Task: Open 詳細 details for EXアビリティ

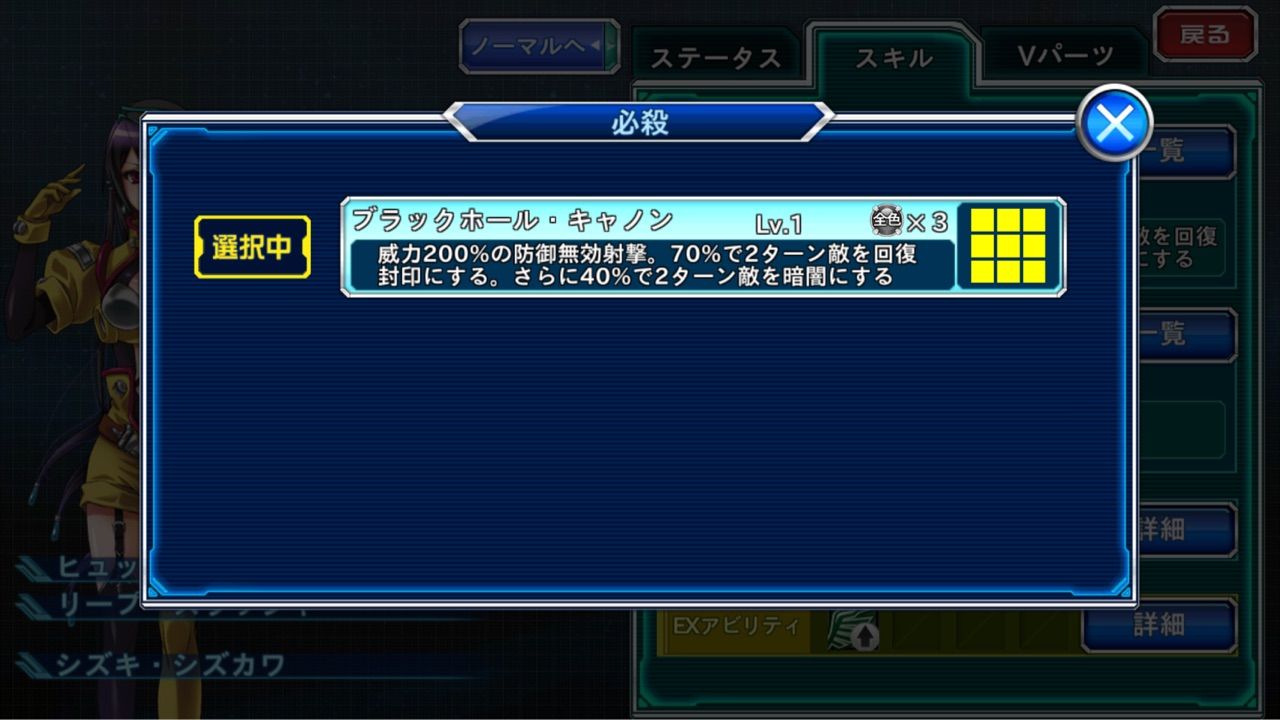Action: tap(1160, 626)
